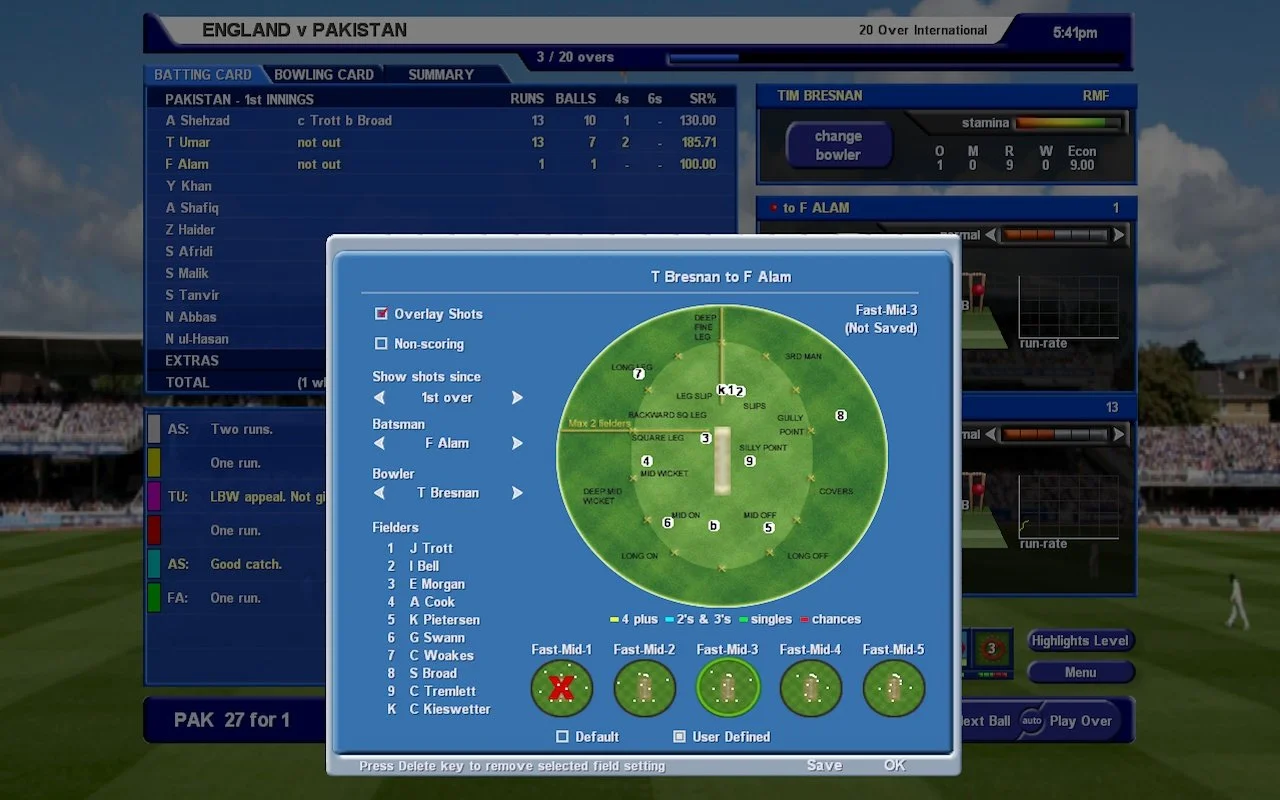Screen dimensions: 1280x800
Task: Toggle the Overlay Shots checkbox
Action: coord(381,313)
